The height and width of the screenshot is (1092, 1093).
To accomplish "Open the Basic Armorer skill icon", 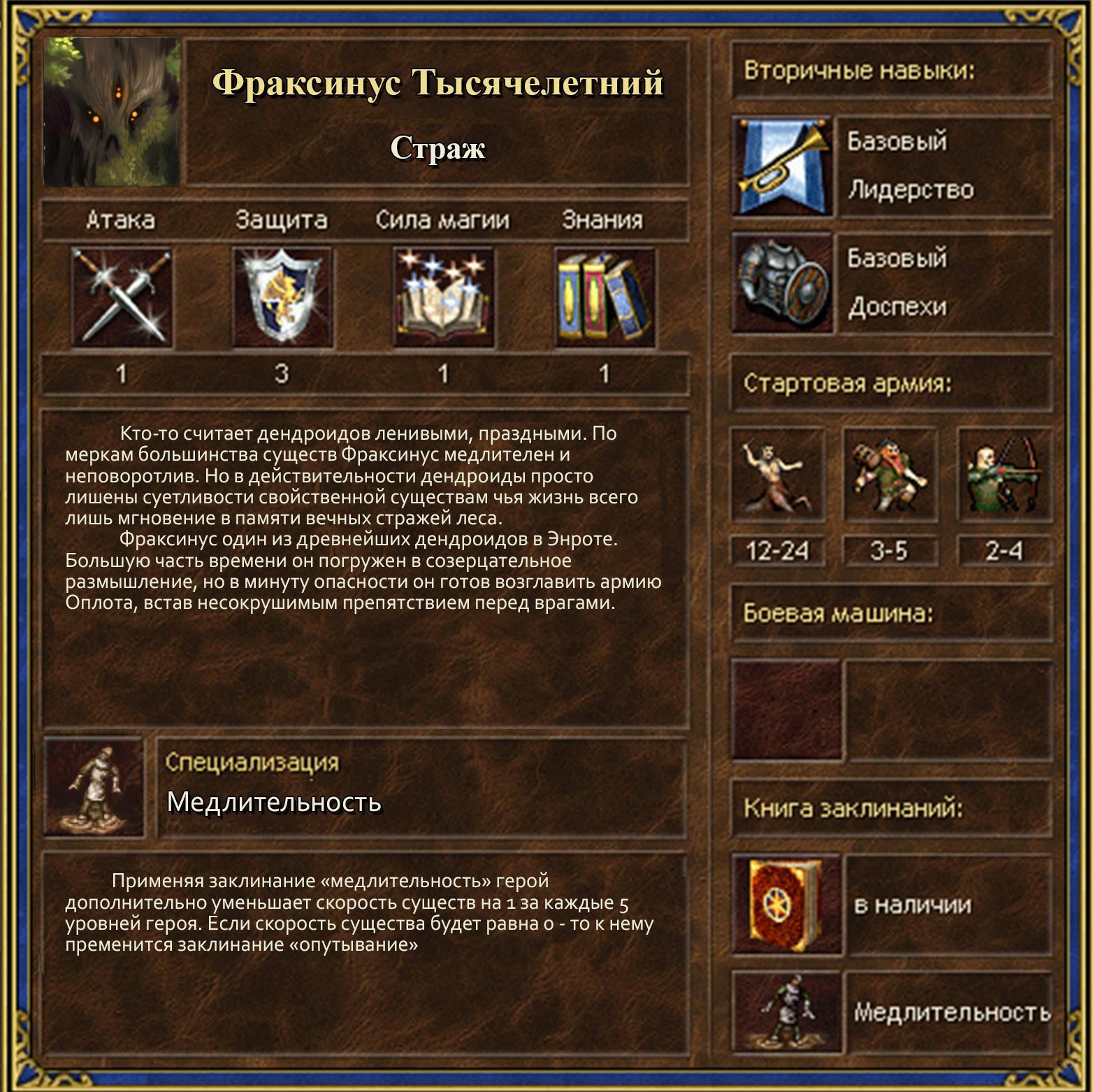I will coord(782,282).
